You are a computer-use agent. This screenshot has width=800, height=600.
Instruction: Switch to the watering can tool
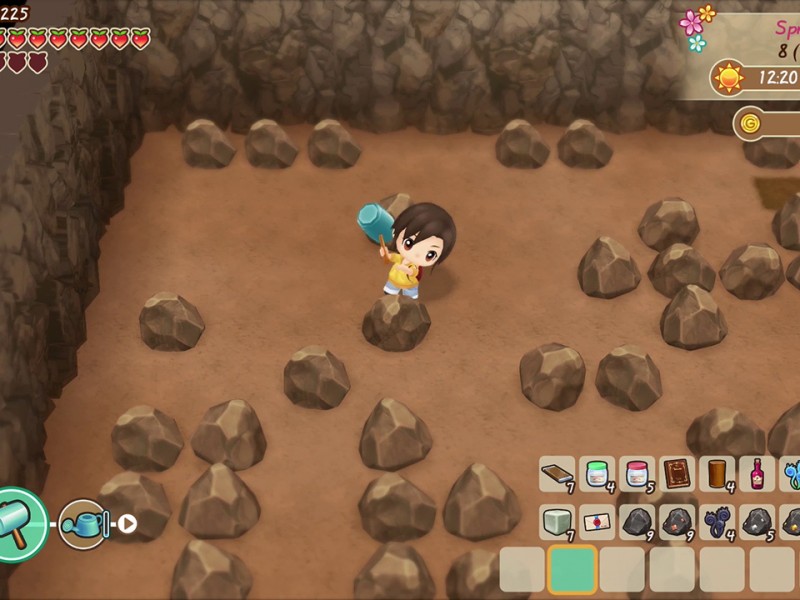coord(83,523)
